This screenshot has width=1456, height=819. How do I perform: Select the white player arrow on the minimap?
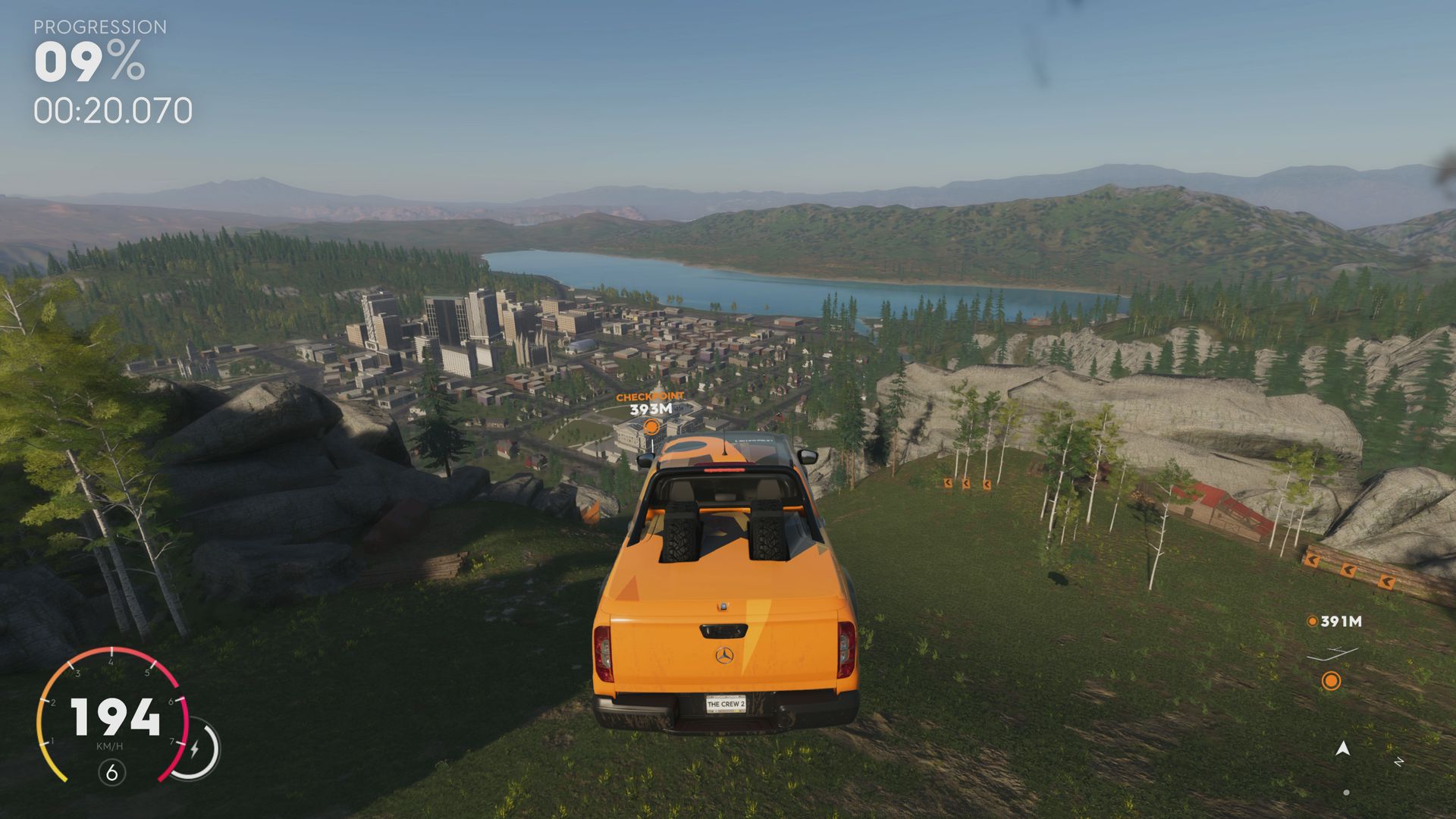click(x=1343, y=749)
